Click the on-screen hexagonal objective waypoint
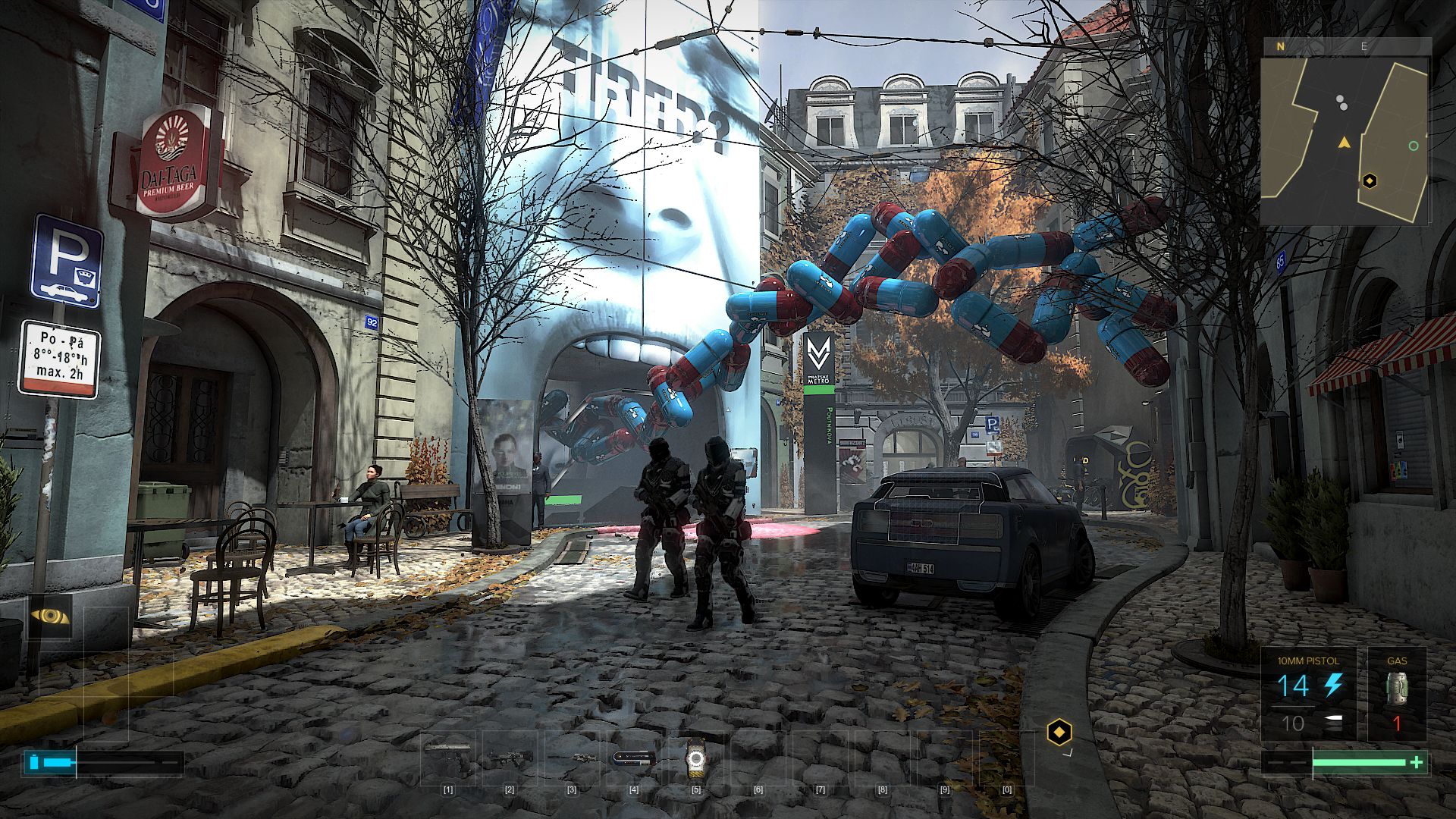1456x819 pixels. click(x=1059, y=733)
